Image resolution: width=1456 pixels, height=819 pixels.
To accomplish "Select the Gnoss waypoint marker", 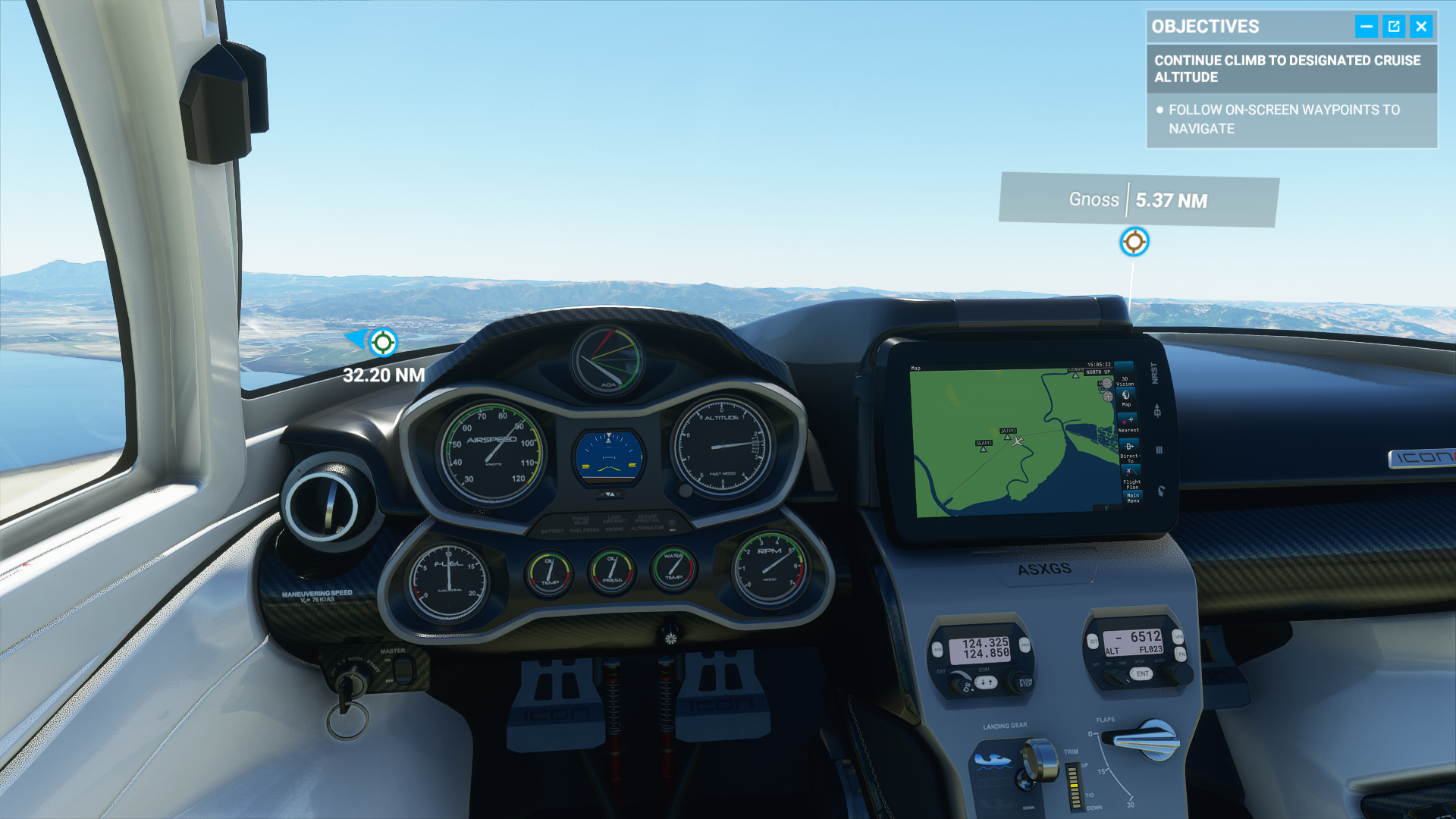I will pos(1134,242).
